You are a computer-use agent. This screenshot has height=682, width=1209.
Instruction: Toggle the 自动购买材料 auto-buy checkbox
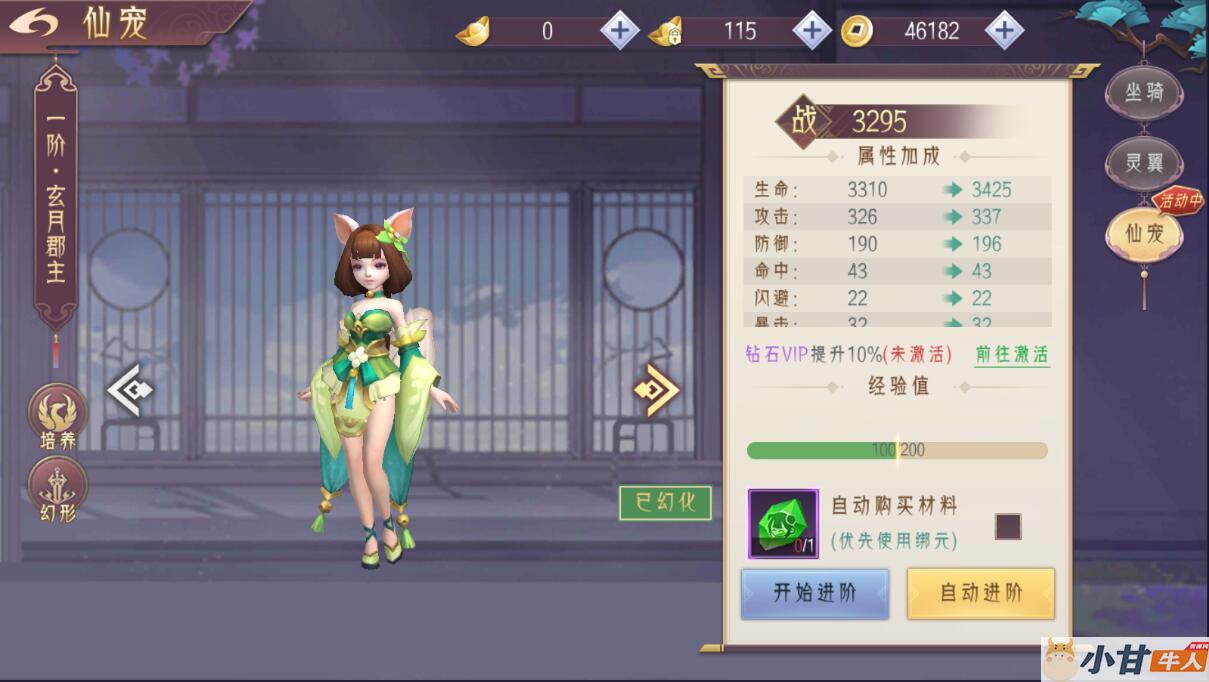[1008, 526]
